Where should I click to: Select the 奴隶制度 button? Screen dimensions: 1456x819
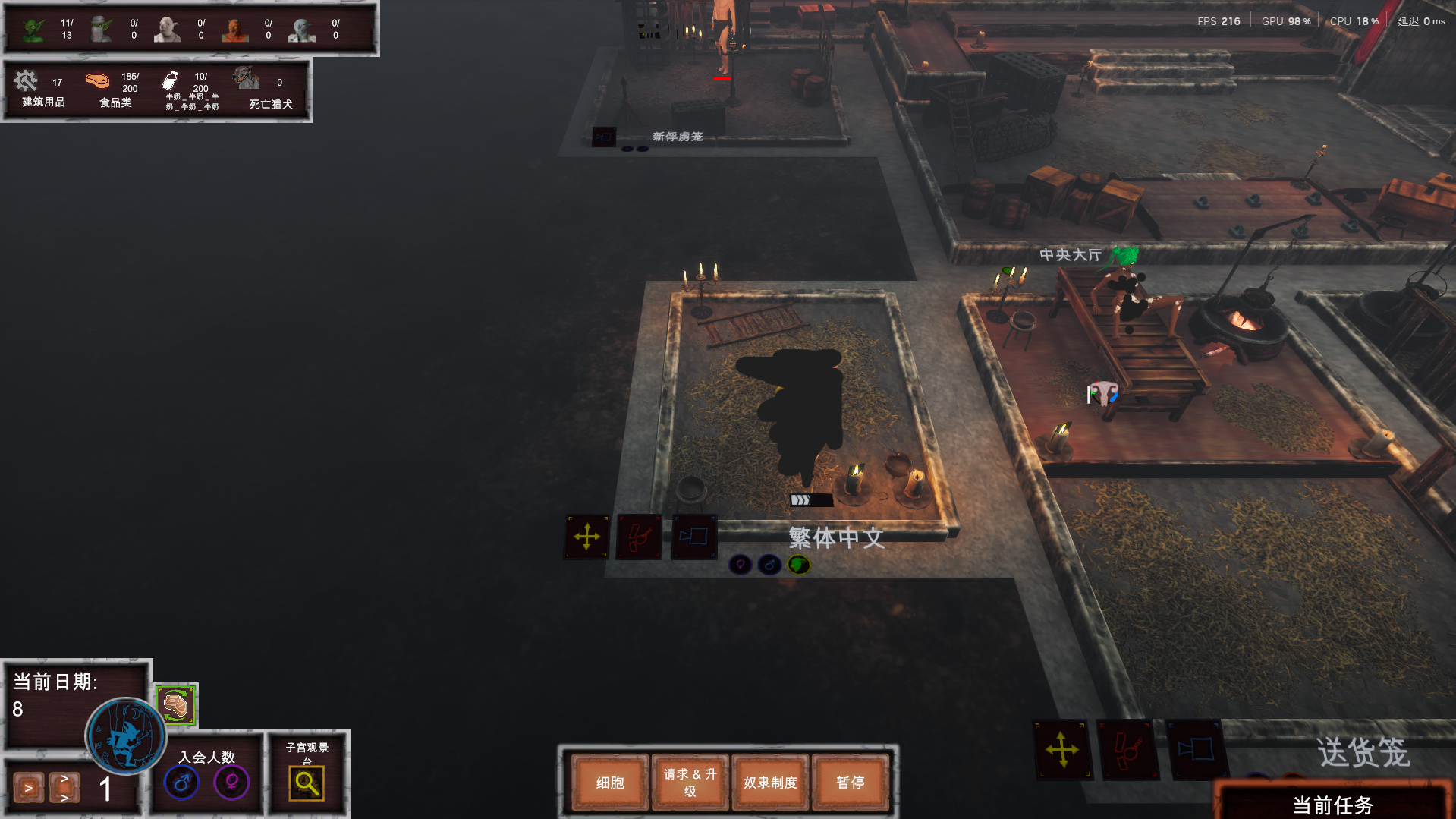pos(770,783)
